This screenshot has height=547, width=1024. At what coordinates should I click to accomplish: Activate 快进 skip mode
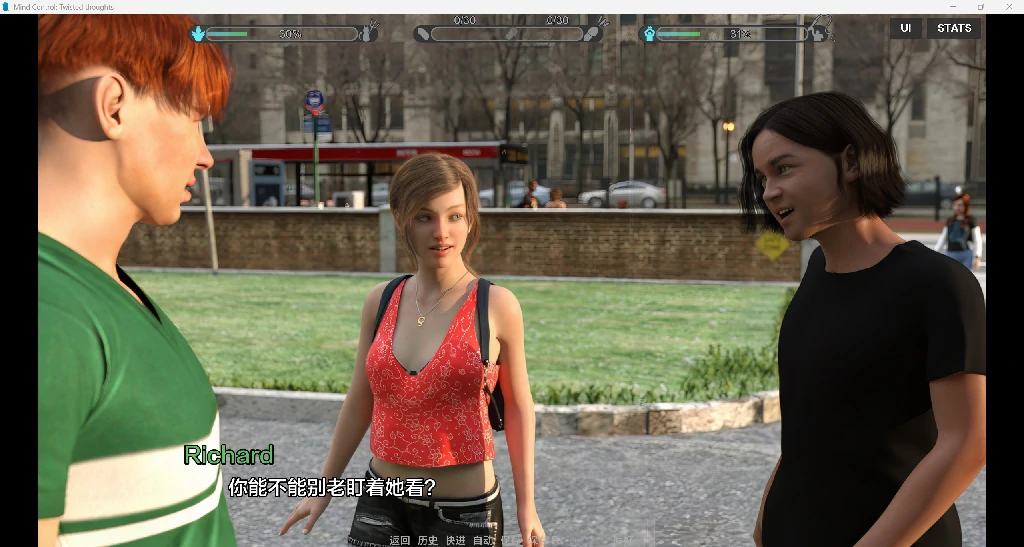coord(456,540)
